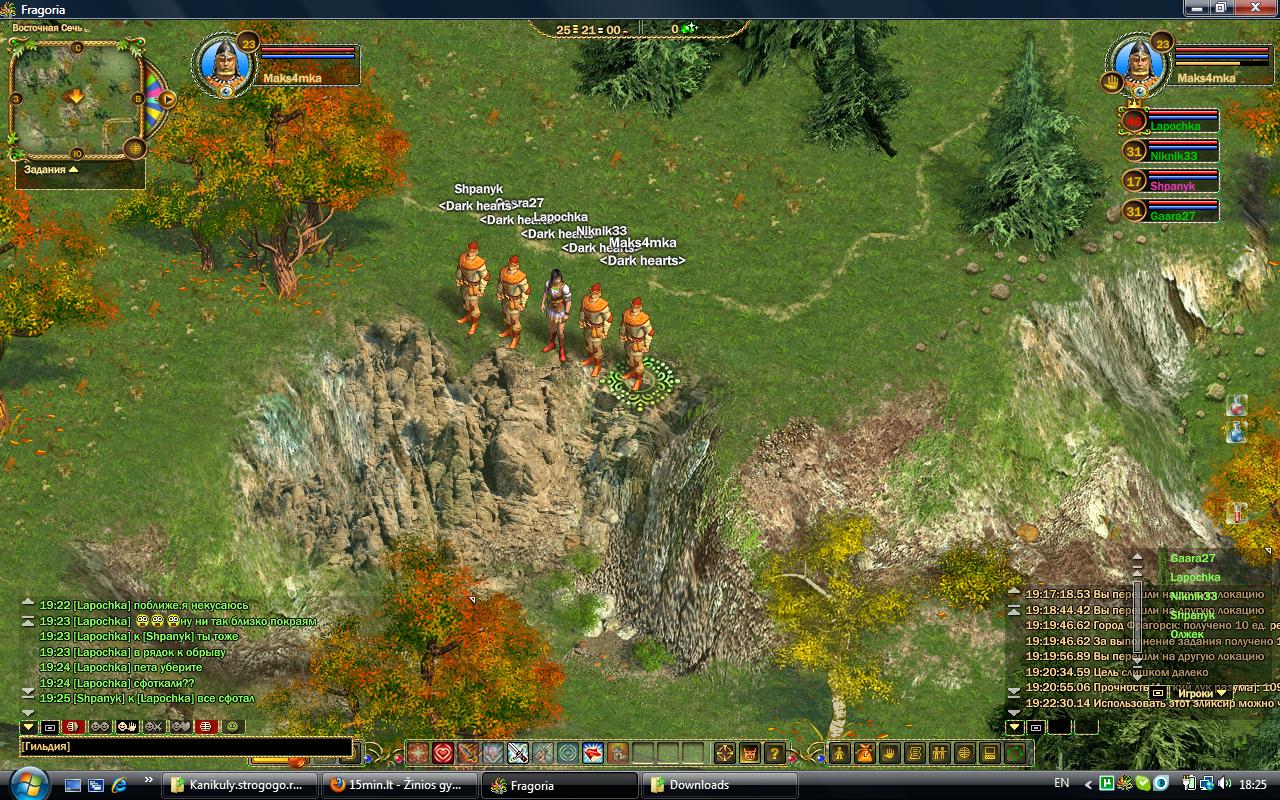Open the help question mark button
Image resolution: width=1280 pixels, height=800 pixels.
pos(774,753)
